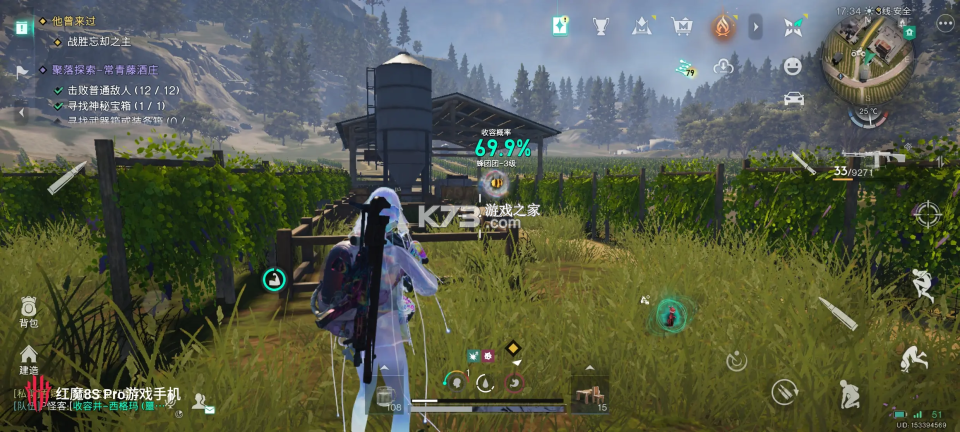
Task: Open the 背包 backpack
Action: tap(28, 309)
